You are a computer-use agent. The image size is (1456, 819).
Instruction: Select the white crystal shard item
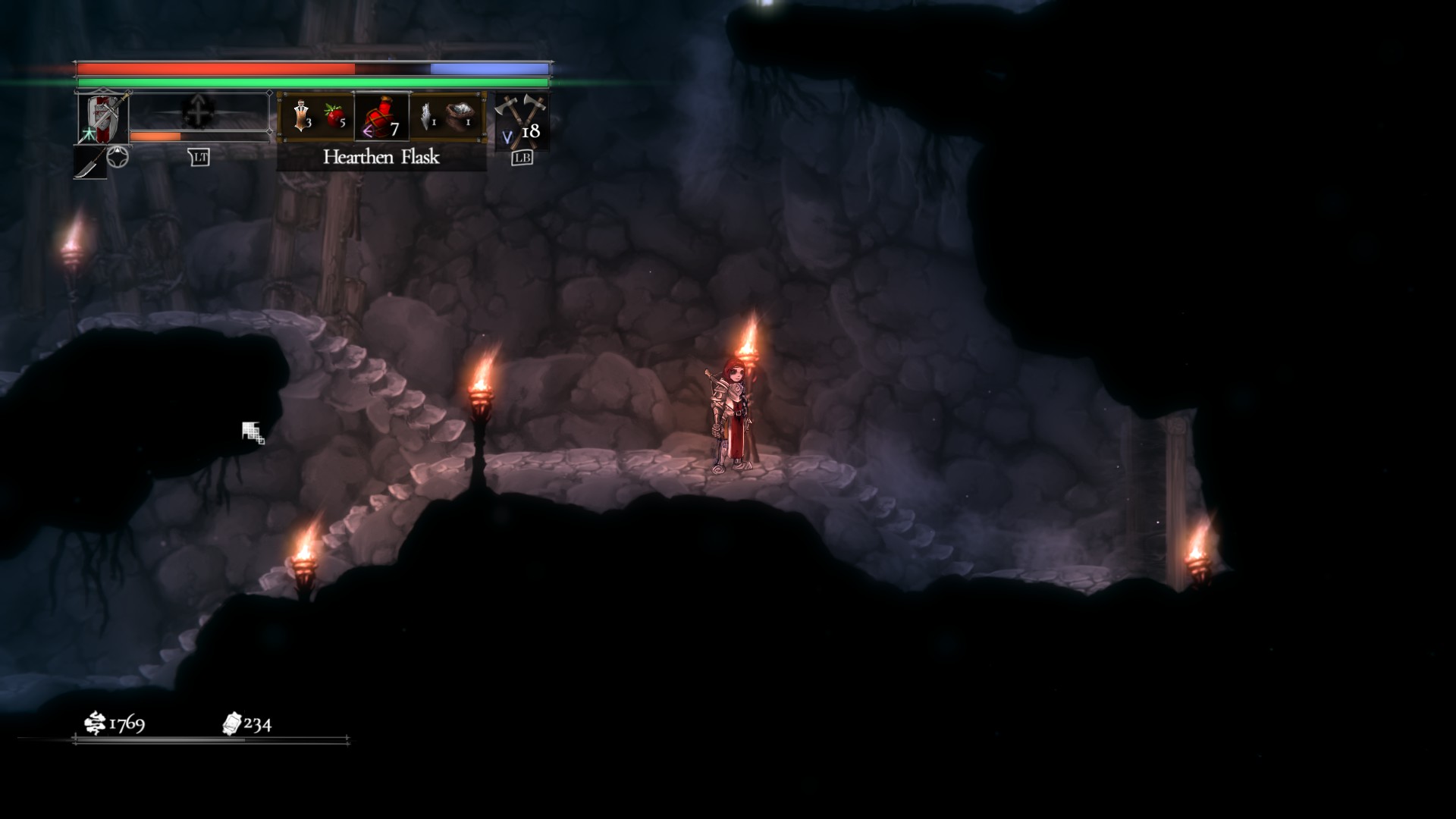(x=428, y=116)
